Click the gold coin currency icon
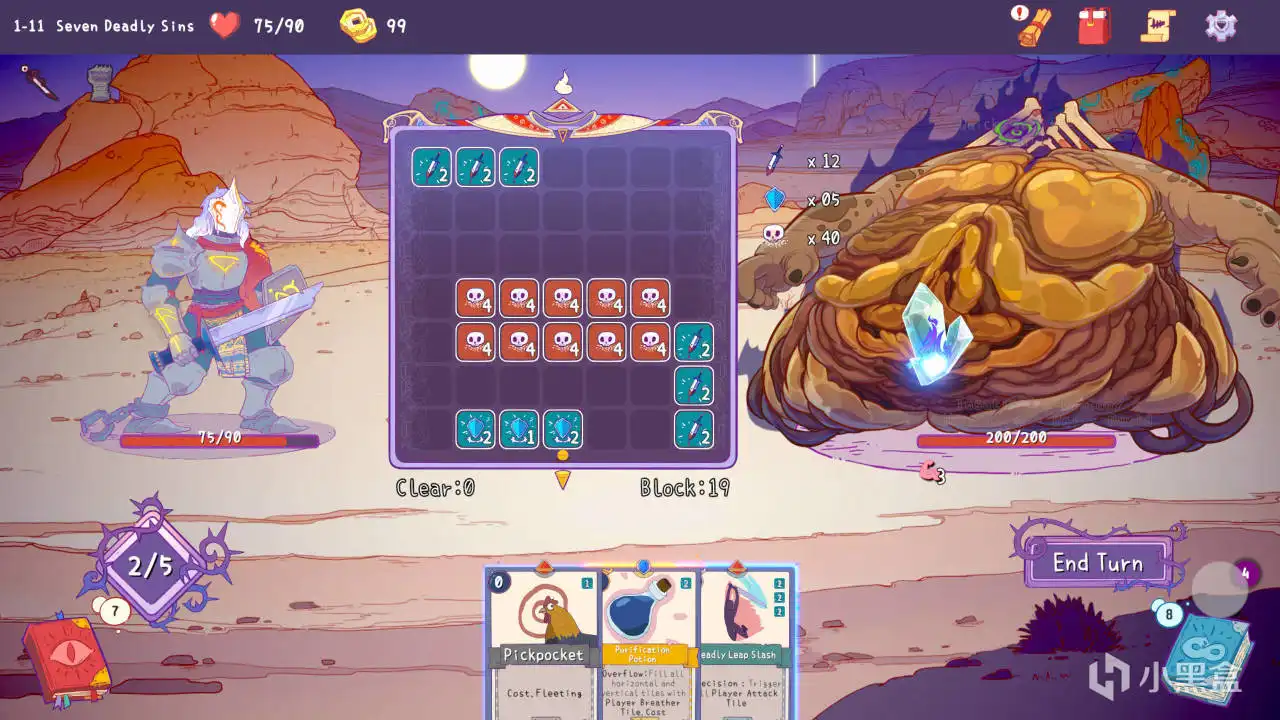Image resolution: width=1280 pixels, height=720 pixels. (x=357, y=26)
